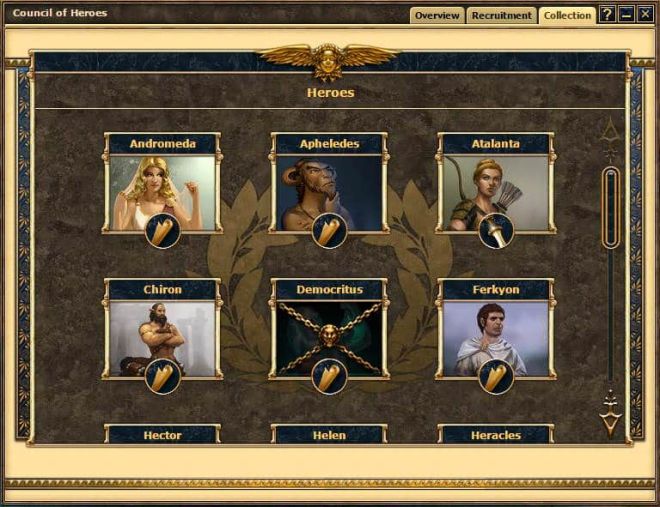Click the hero list scrollbar handle
660x507 pixels.
610,208
